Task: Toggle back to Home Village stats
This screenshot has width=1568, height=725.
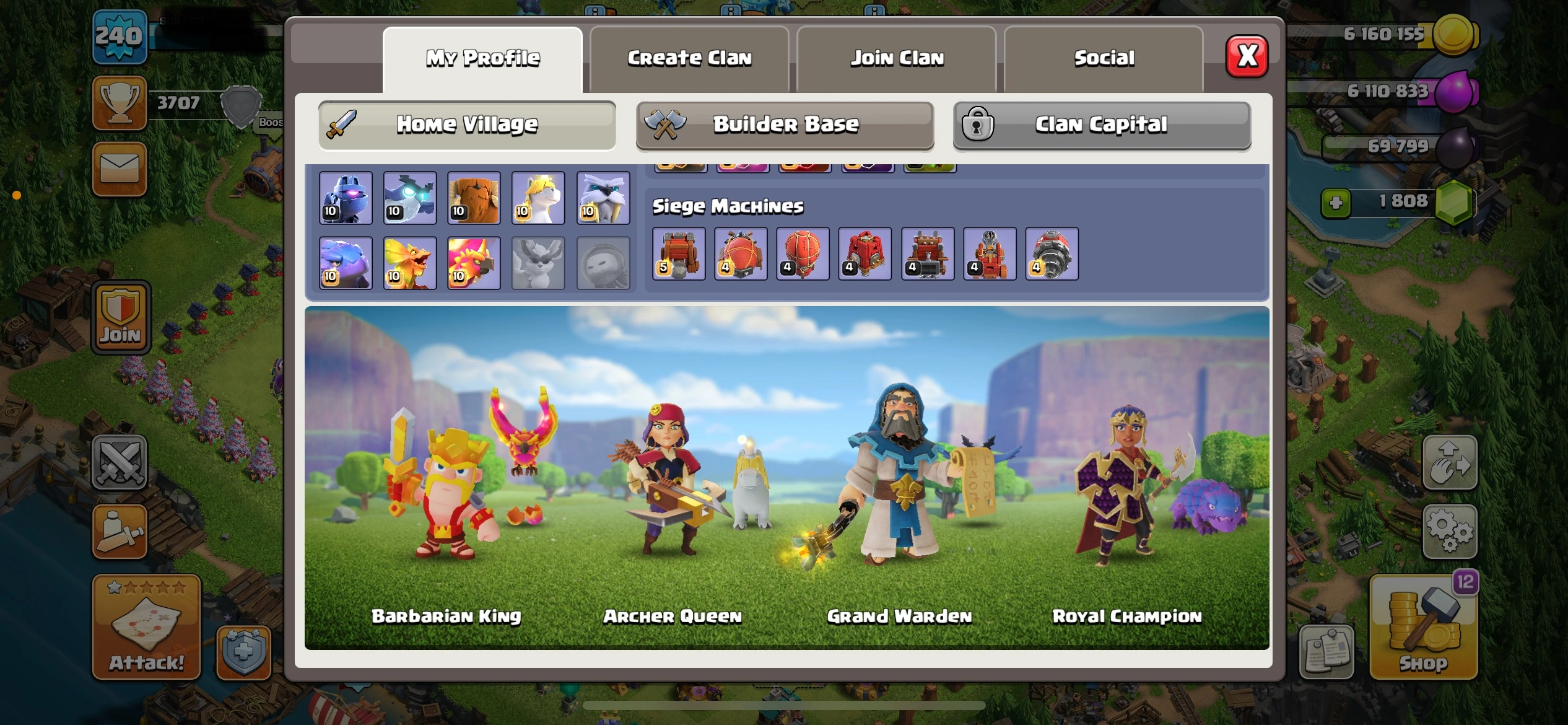Action: (x=466, y=125)
